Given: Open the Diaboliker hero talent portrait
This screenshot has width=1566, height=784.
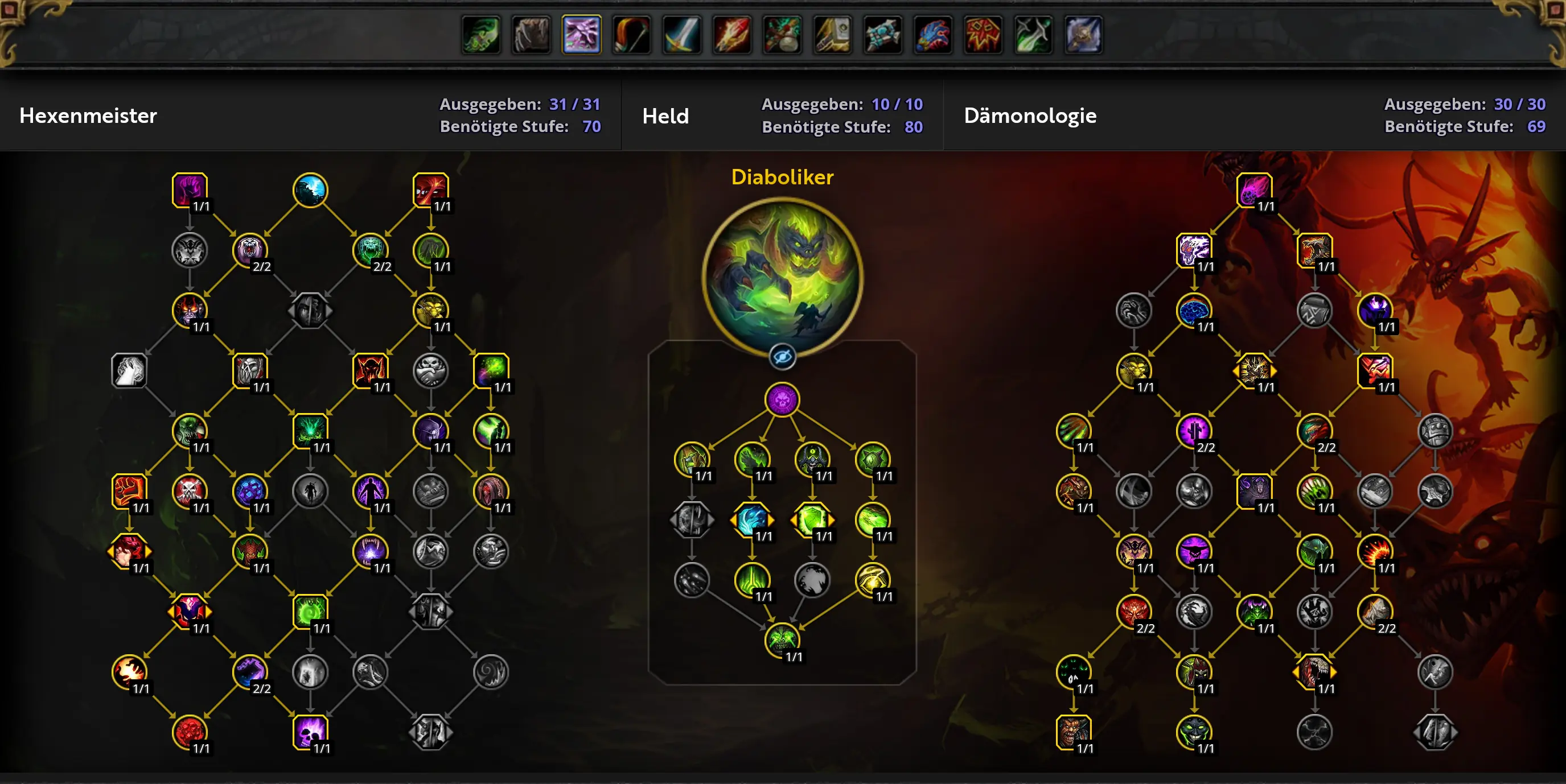Looking at the screenshot, I should click(782, 277).
